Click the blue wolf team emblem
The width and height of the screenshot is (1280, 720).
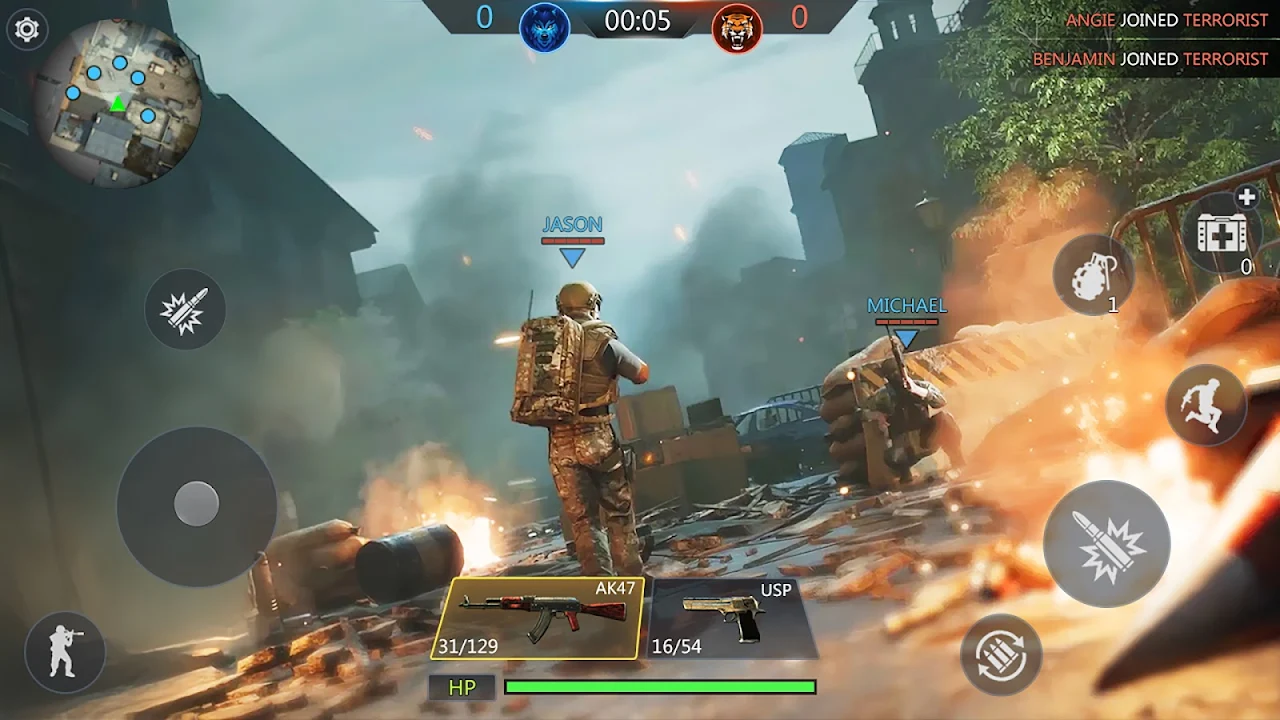click(545, 27)
